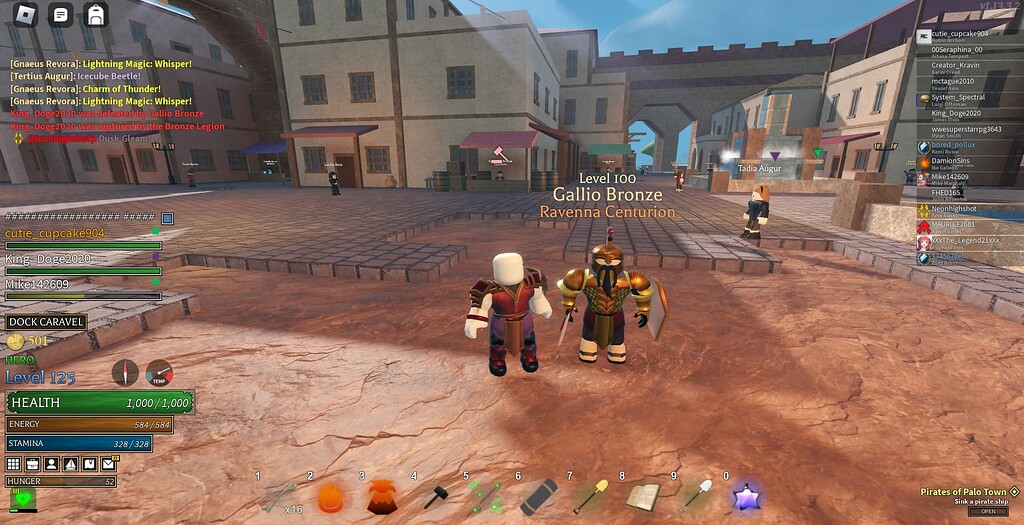Open the character profile icon

pos(51,464)
